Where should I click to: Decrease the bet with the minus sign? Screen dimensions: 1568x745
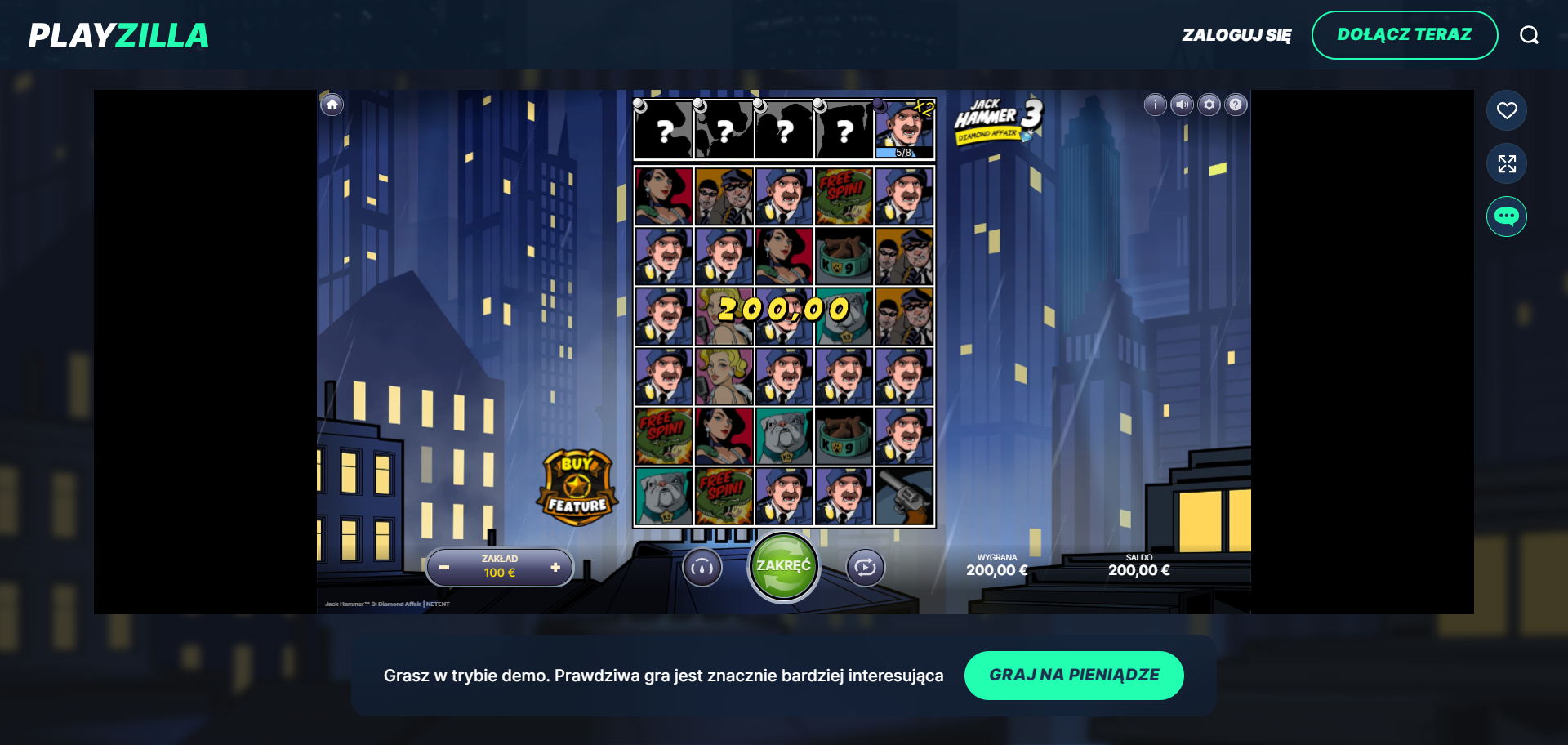(444, 566)
